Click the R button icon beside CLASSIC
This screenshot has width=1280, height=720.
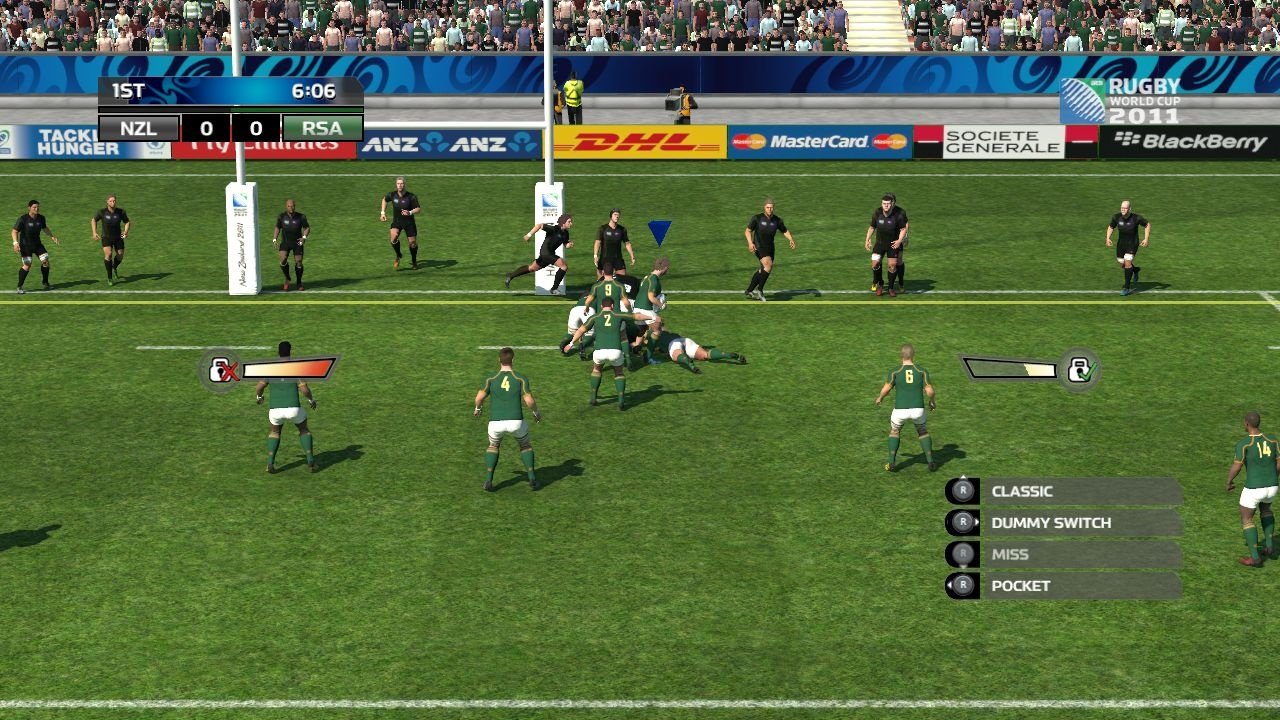point(964,490)
